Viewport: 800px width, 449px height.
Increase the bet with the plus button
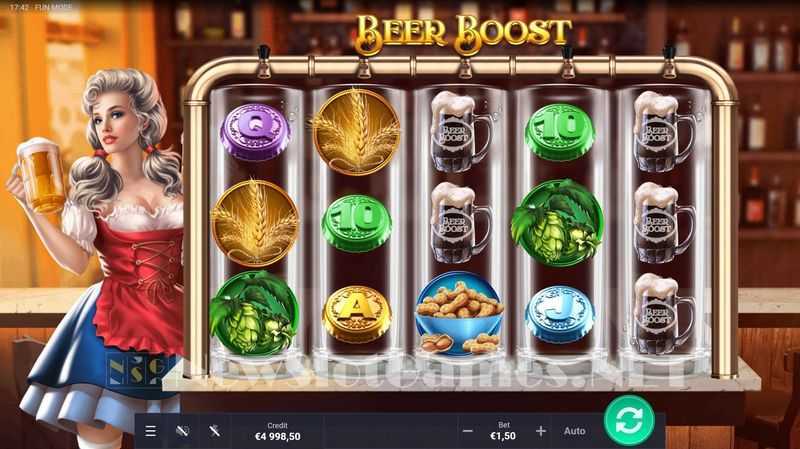tap(541, 431)
